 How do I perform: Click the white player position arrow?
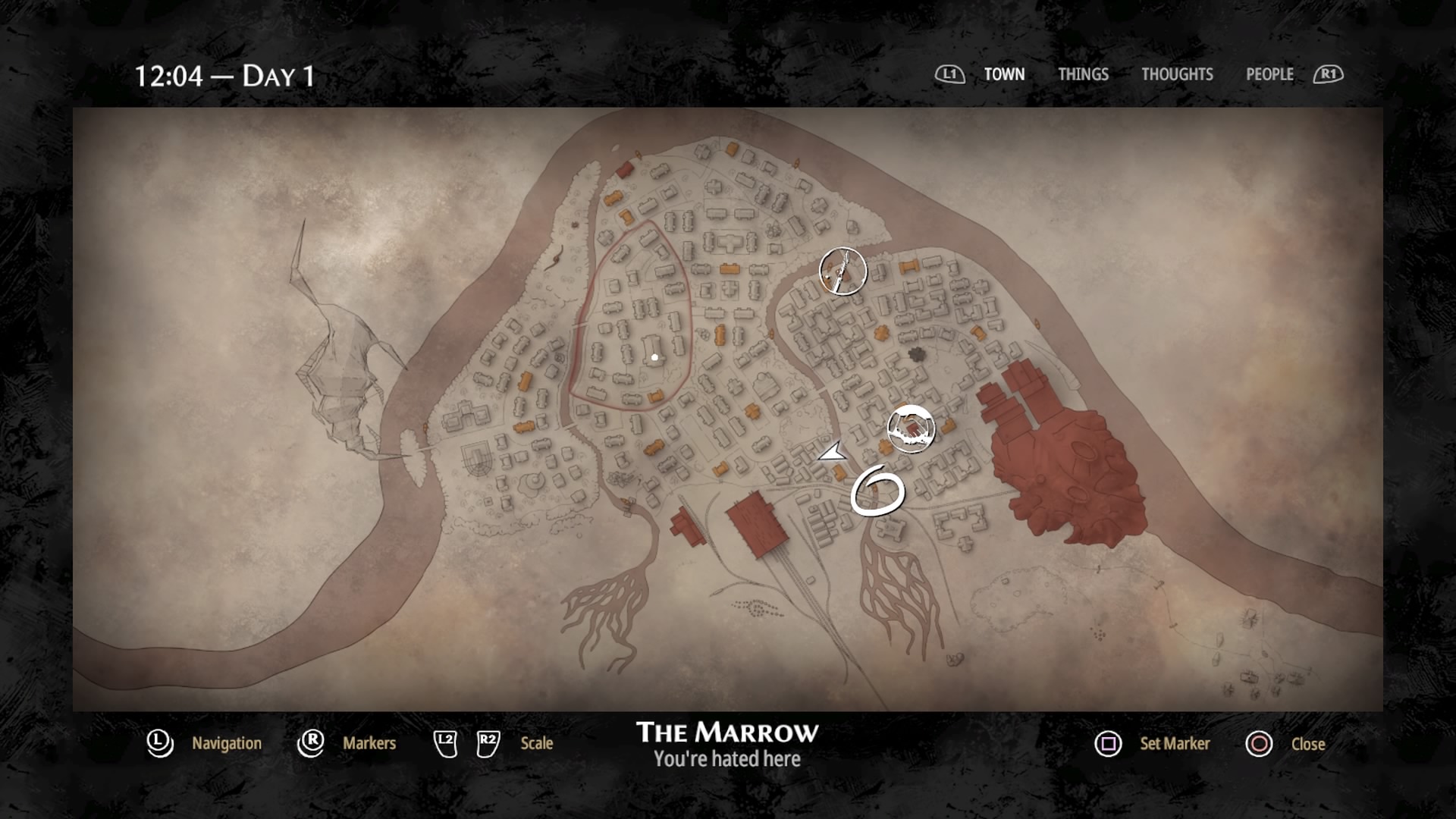[831, 453]
